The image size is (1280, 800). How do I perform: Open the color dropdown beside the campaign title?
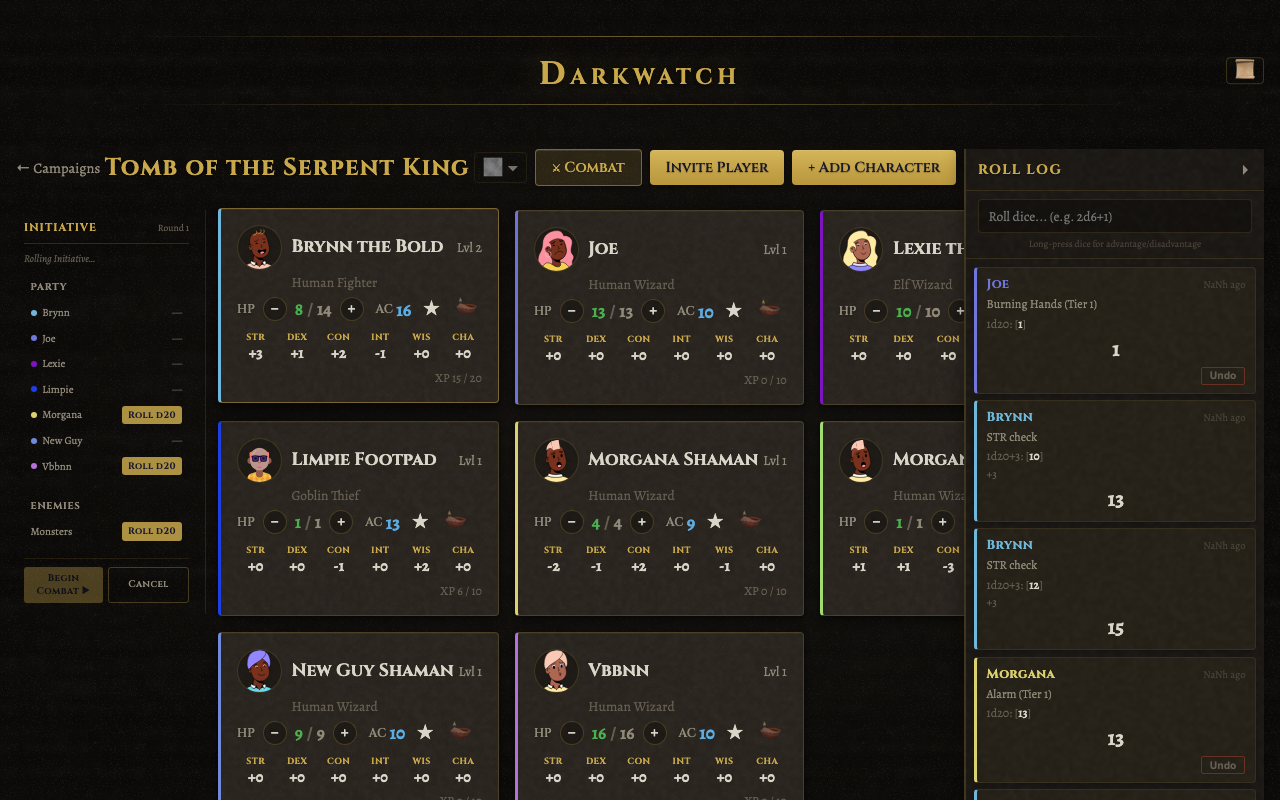click(500, 167)
